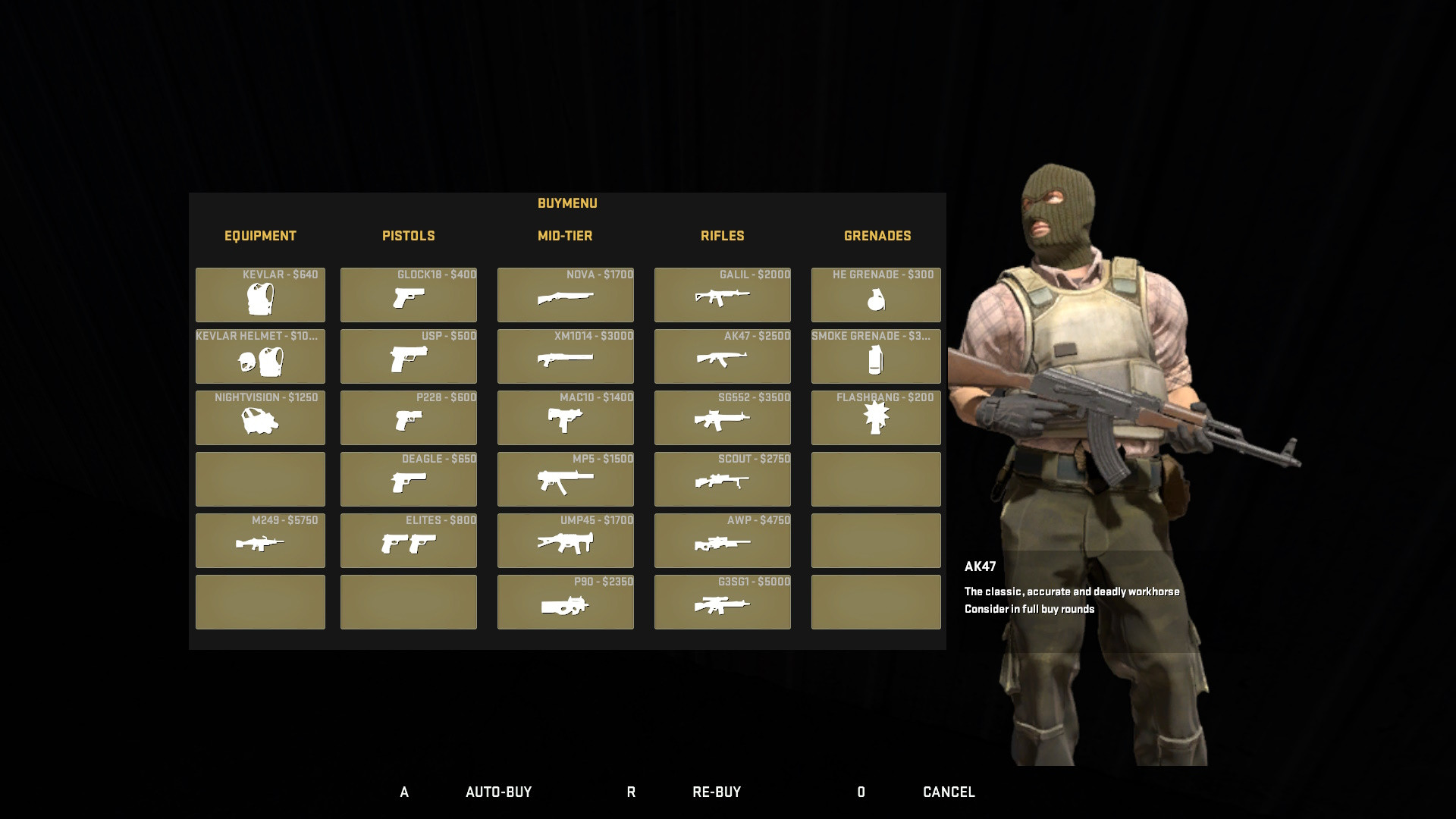Select the G3SG1 rifle
The width and height of the screenshot is (1456, 819).
[721, 602]
